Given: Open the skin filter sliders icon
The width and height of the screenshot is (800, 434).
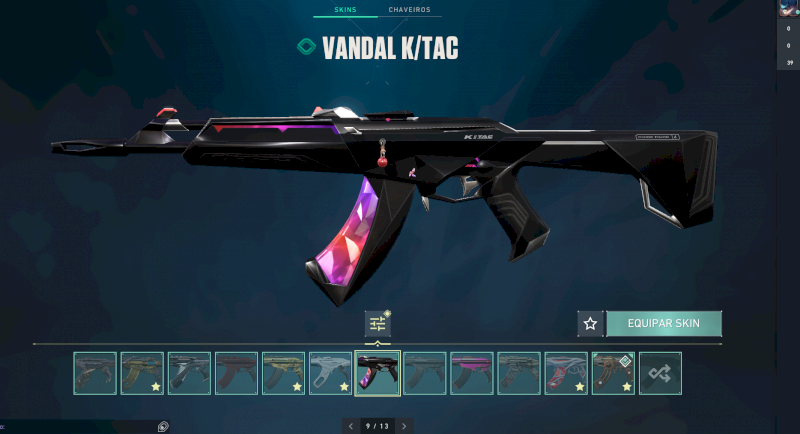Looking at the screenshot, I should (378, 323).
